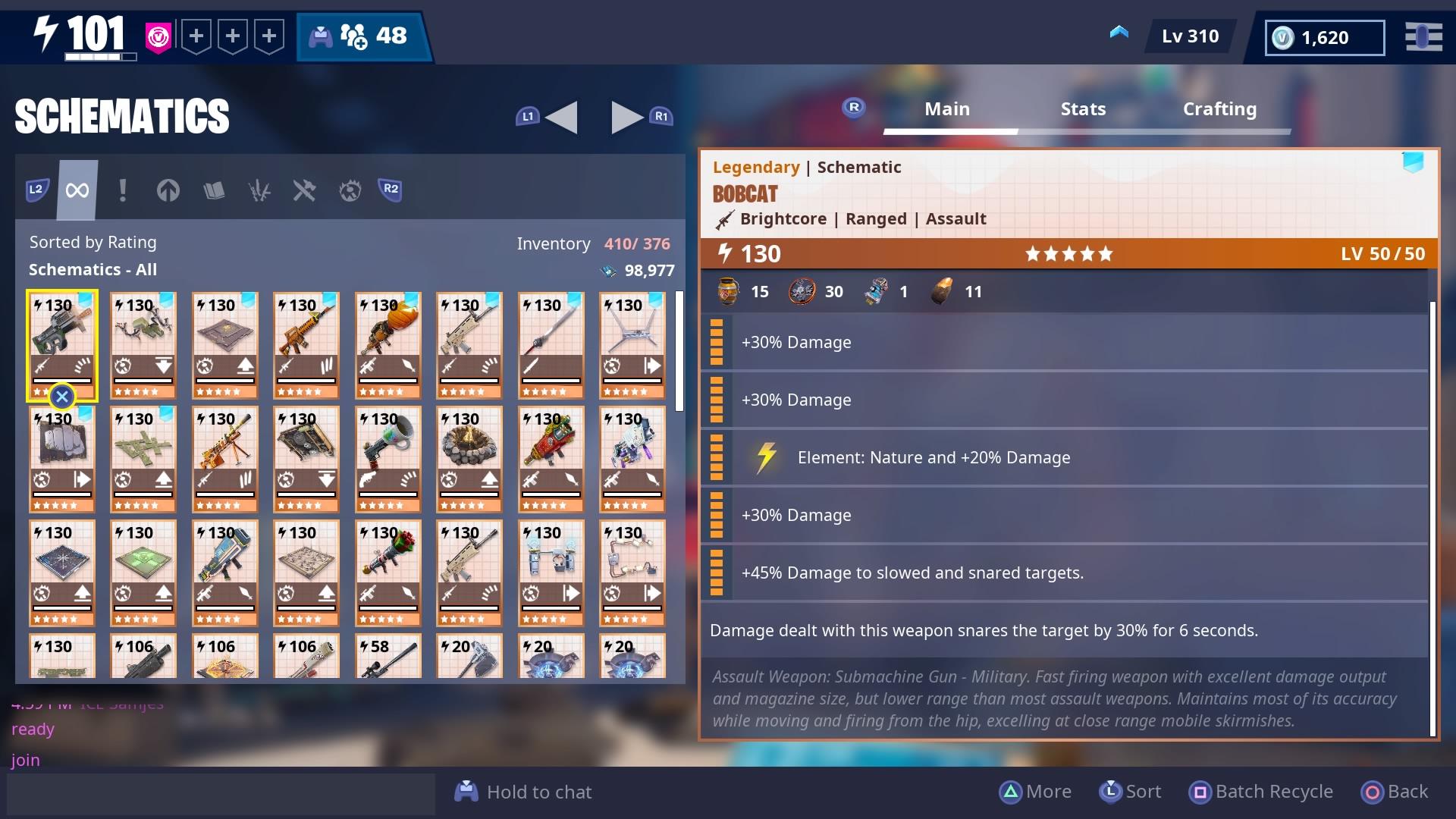Click Sort in the bottom bar
This screenshot has width=1456, height=819.
coord(1129,791)
